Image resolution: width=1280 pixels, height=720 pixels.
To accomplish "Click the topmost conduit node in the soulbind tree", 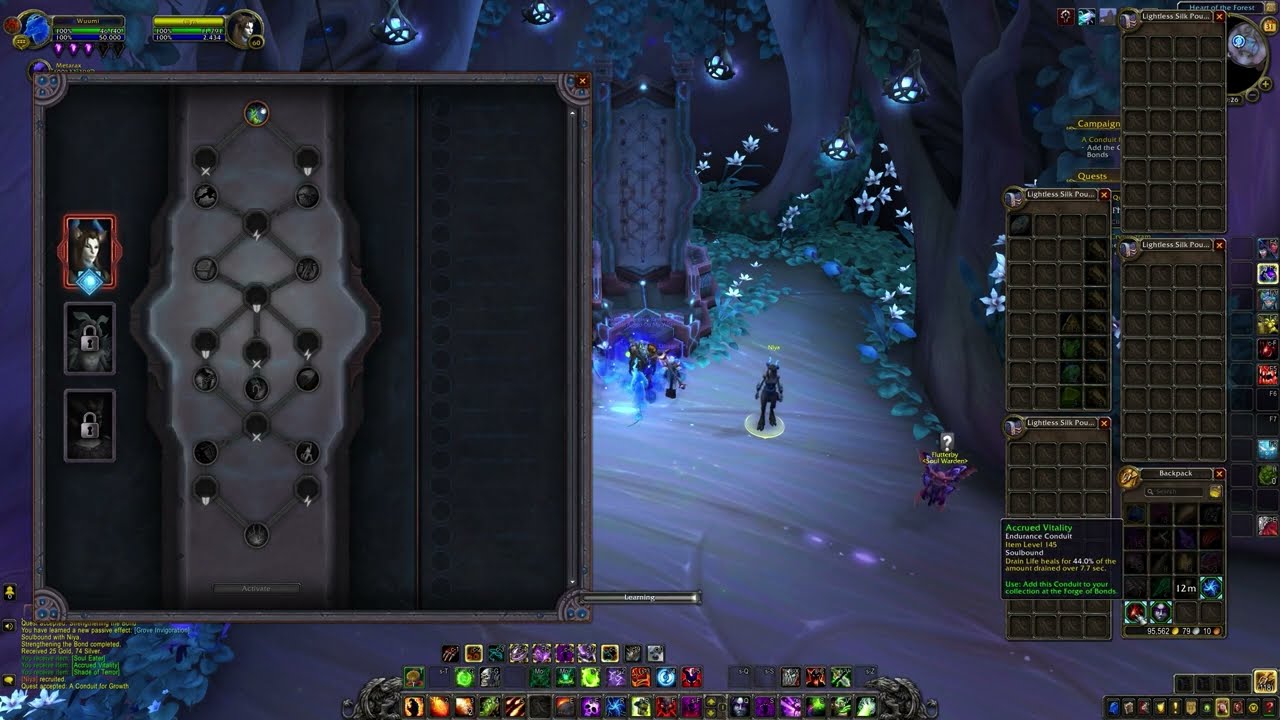I will click(x=256, y=112).
